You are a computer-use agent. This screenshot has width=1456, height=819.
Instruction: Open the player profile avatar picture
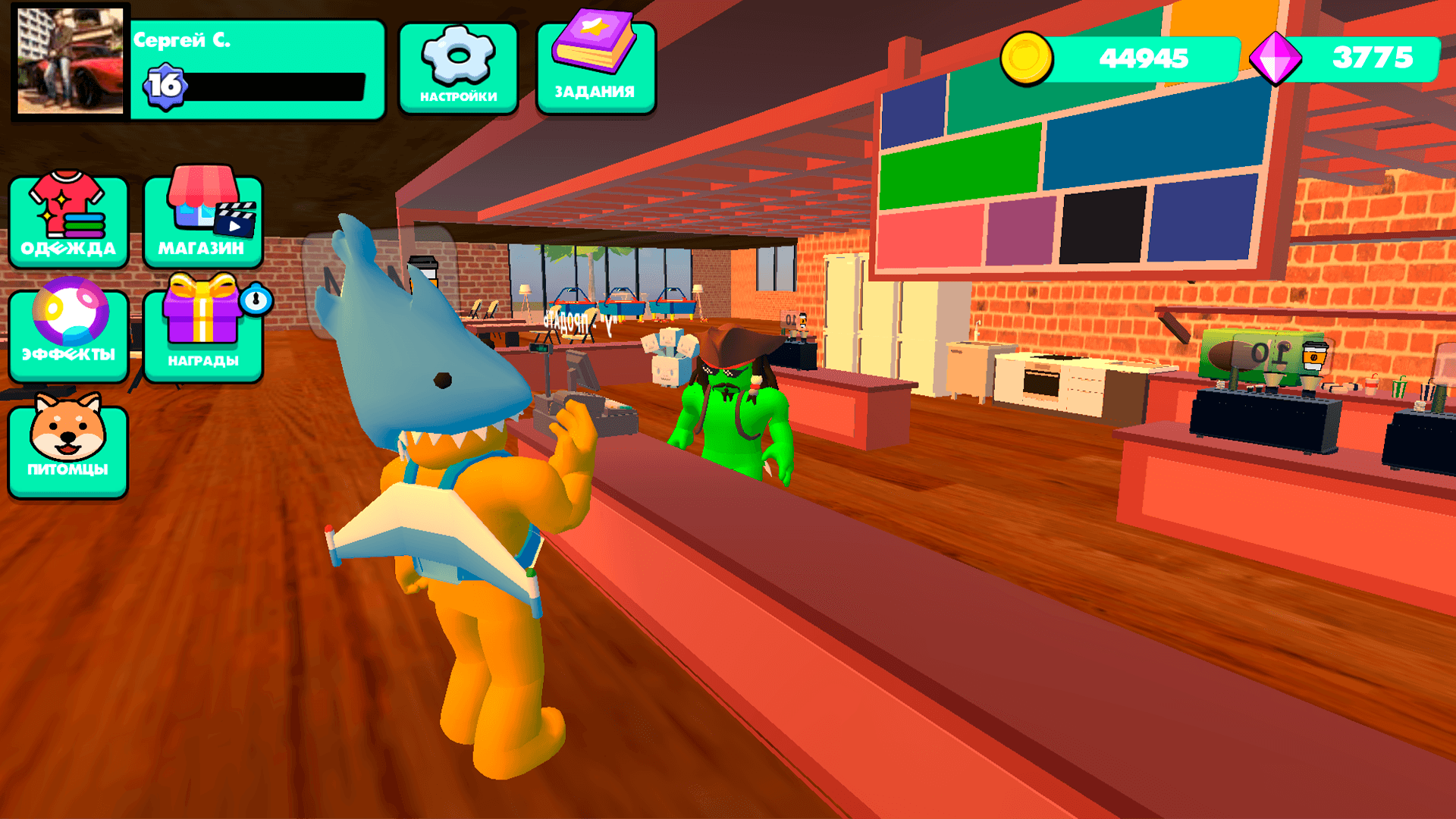[x=68, y=62]
